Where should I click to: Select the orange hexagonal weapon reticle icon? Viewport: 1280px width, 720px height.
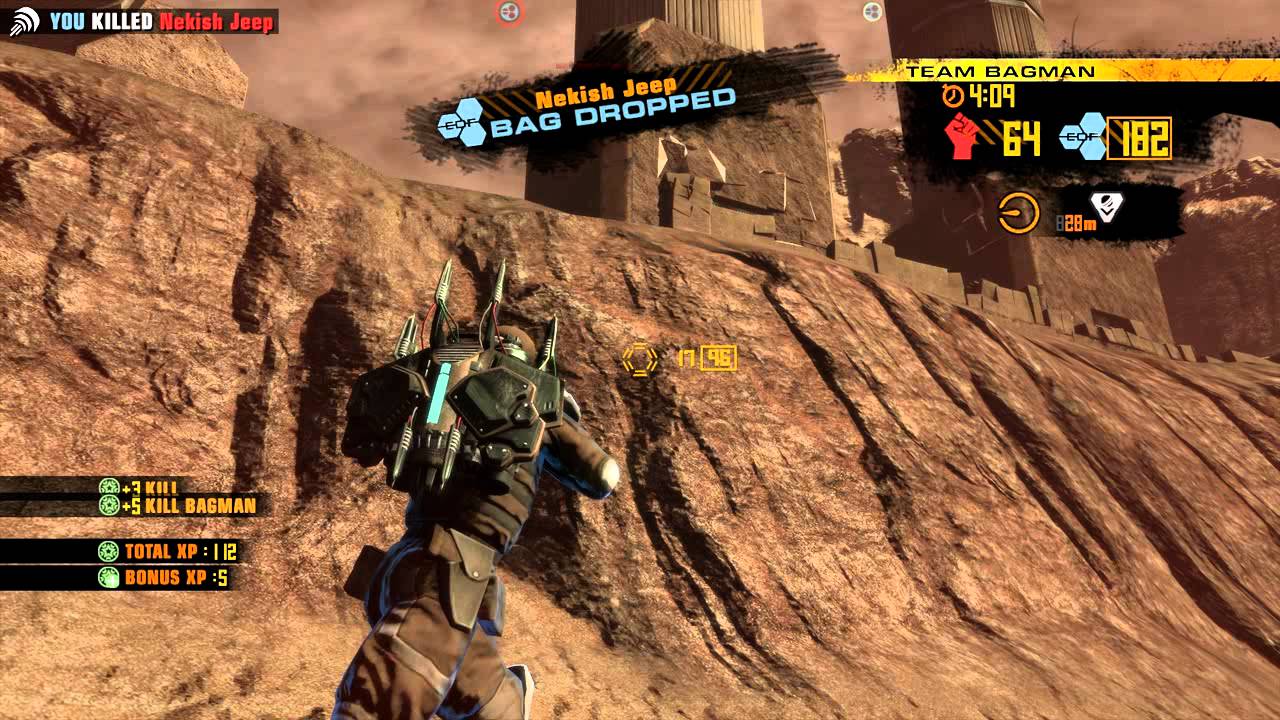point(639,357)
